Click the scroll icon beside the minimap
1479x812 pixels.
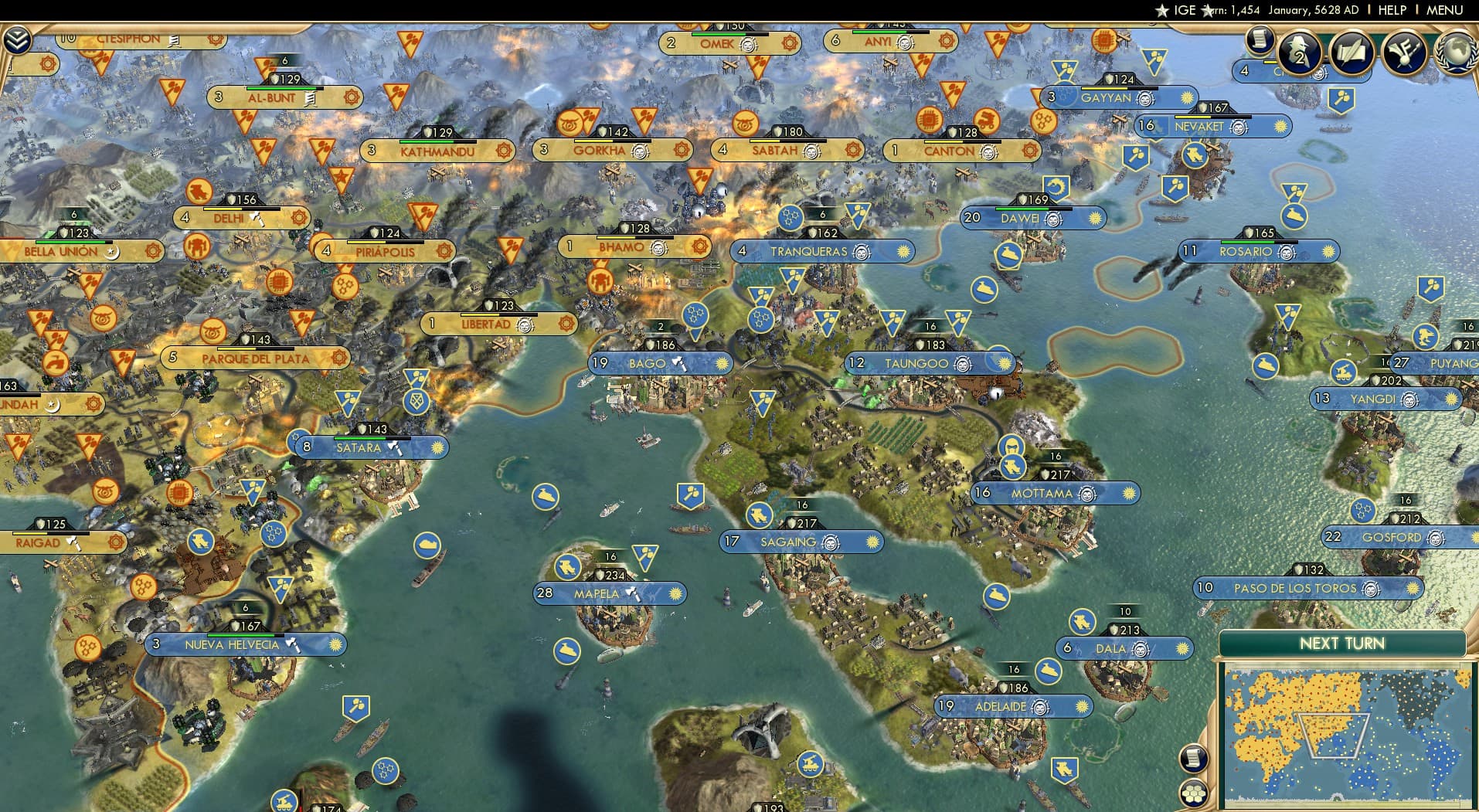(1193, 758)
